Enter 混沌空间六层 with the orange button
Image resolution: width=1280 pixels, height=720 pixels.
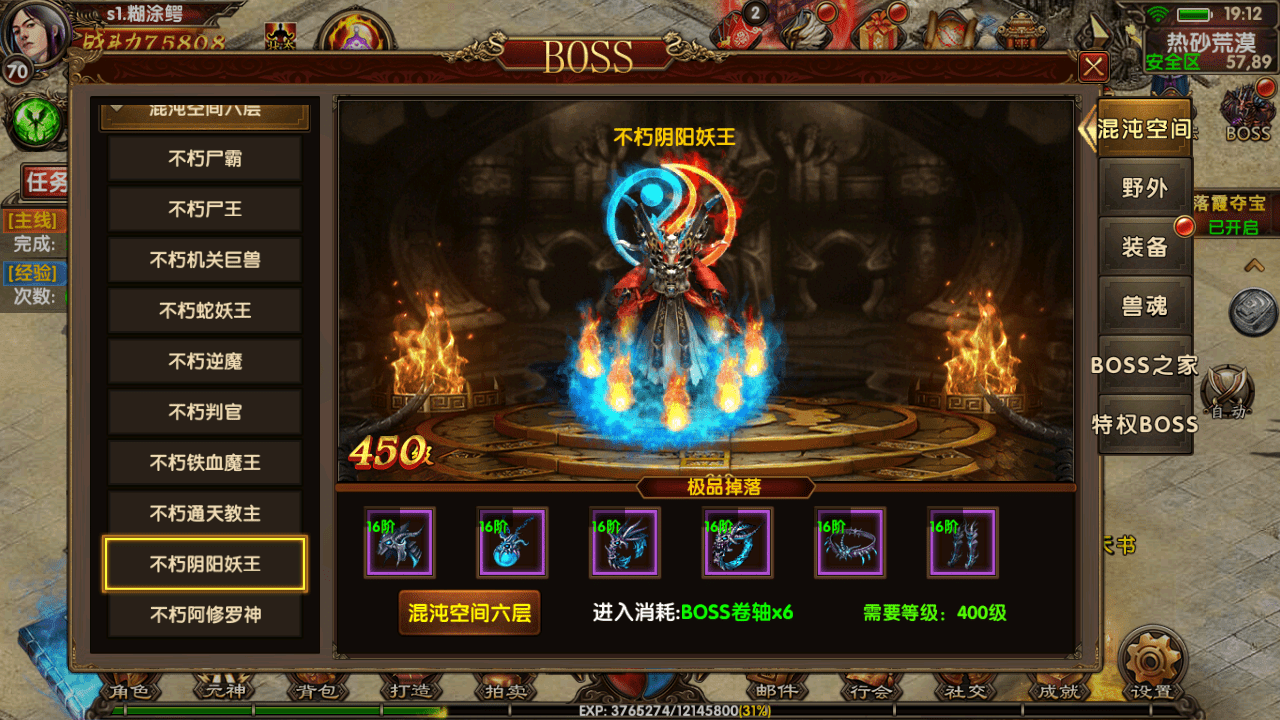tap(469, 613)
